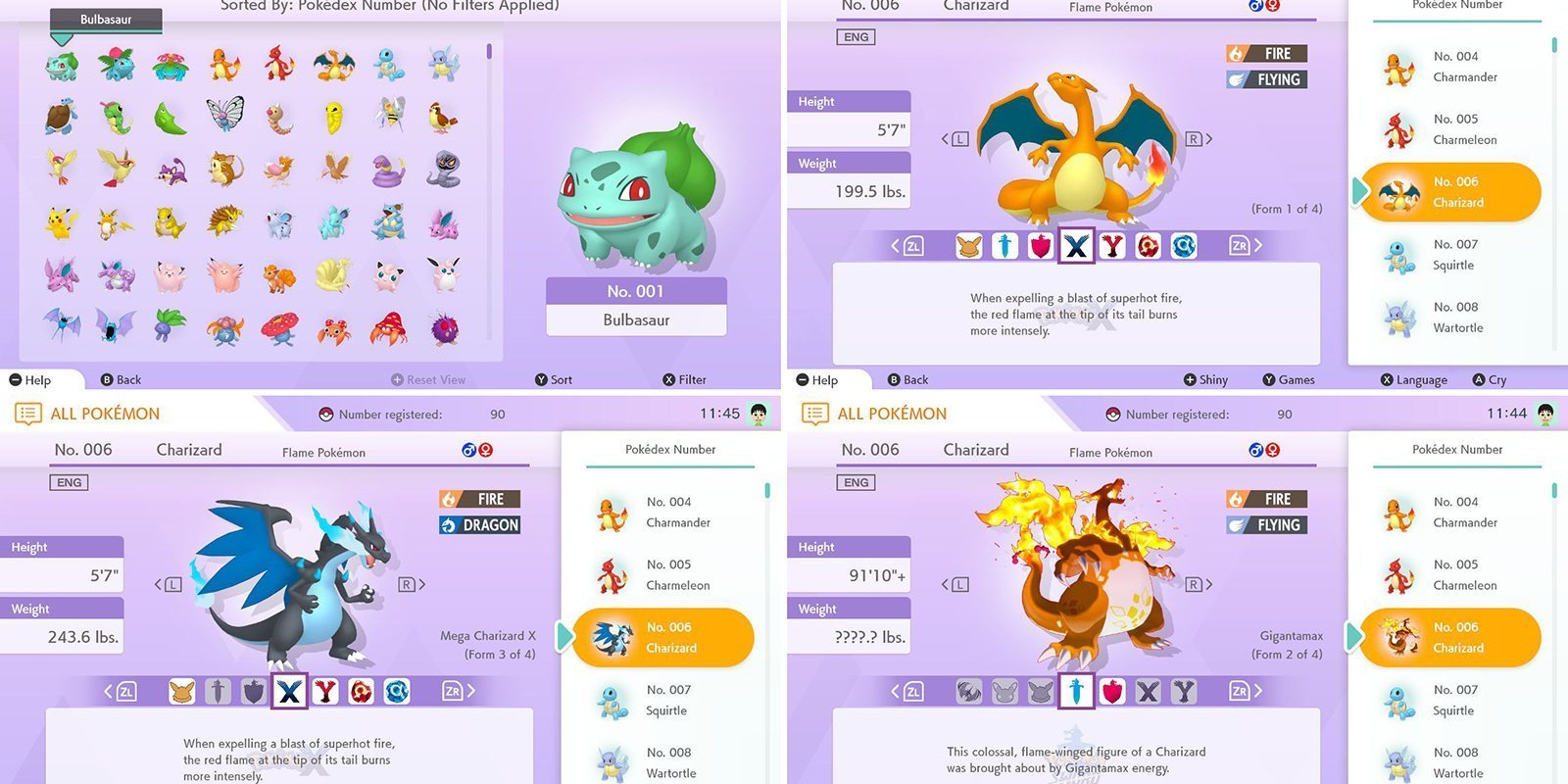Select the Let's Go Eevee game icon
The height and width of the screenshot is (784, 1568).
click(x=968, y=246)
